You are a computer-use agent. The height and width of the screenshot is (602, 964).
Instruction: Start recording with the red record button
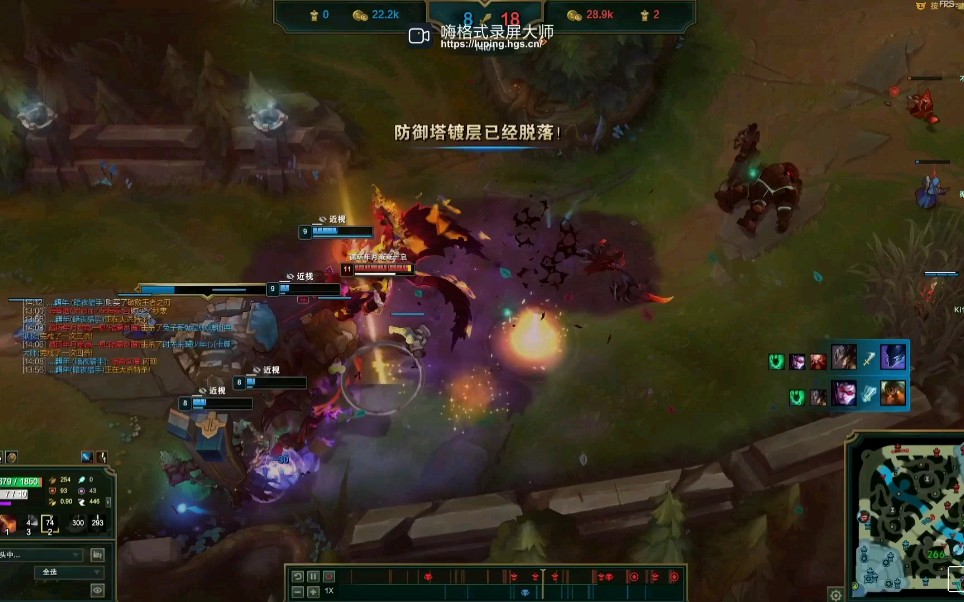pos(329,577)
